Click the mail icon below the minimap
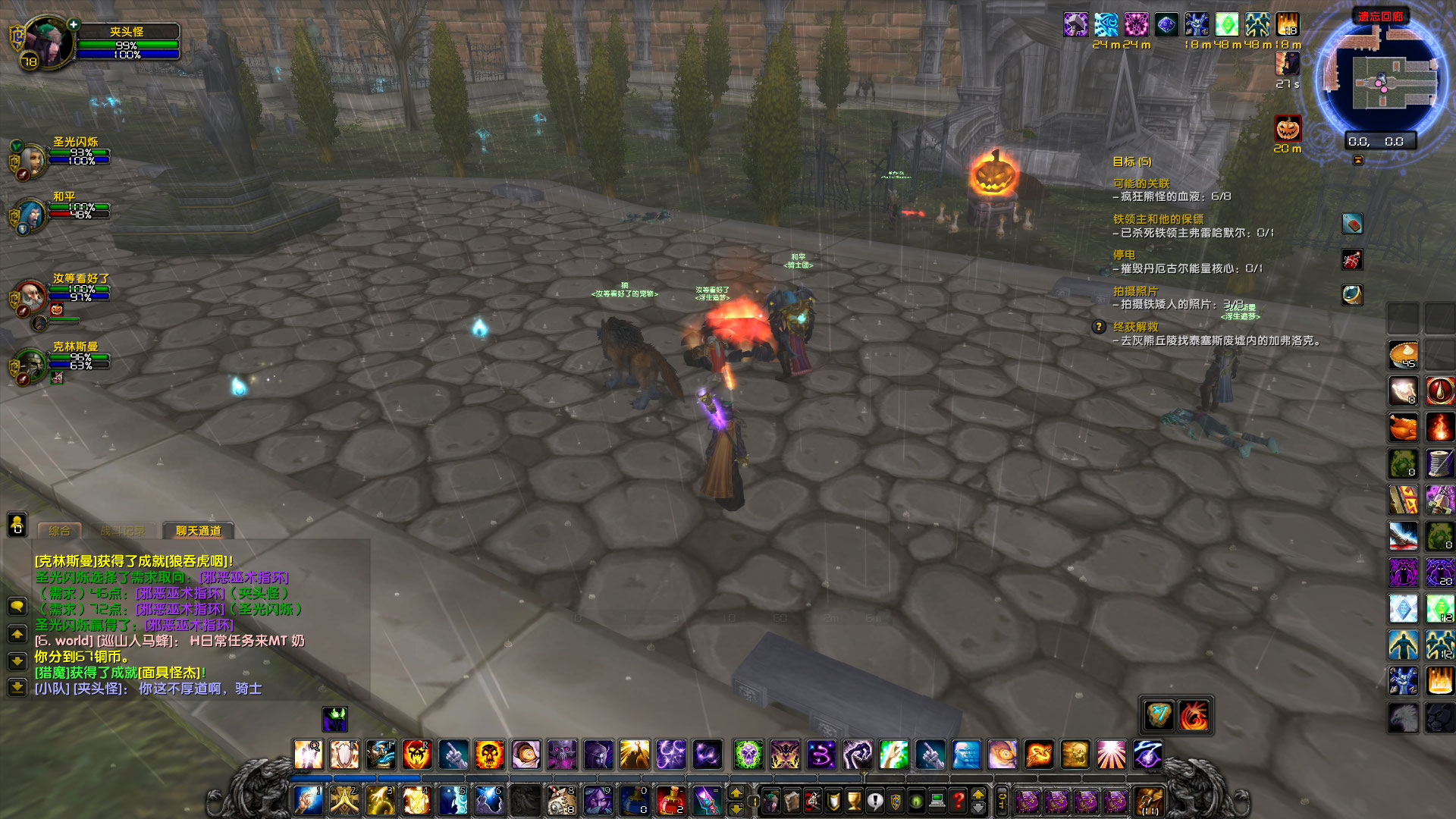 [1353, 224]
